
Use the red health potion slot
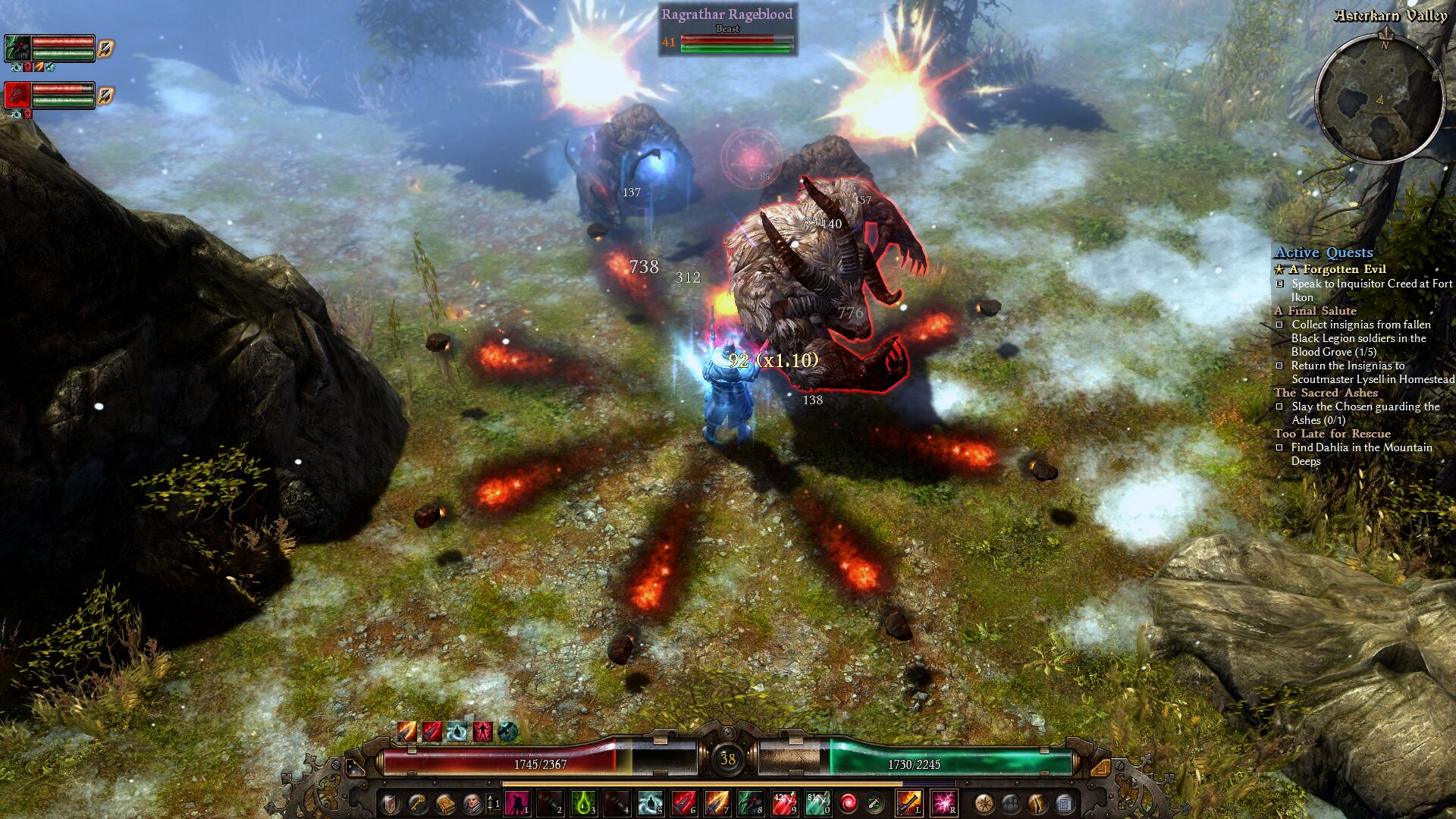pyautogui.click(x=783, y=803)
